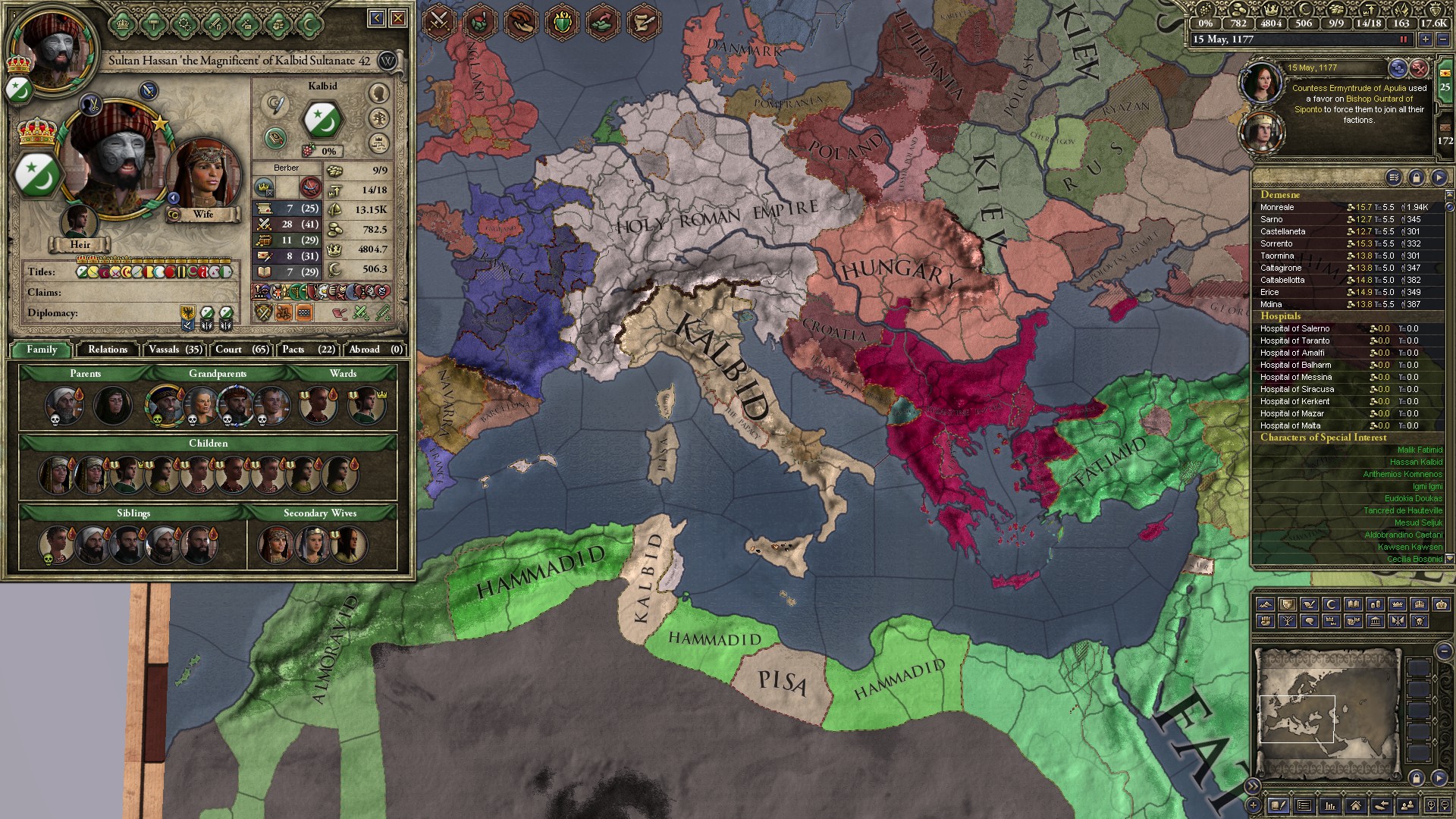This screenshot has height=819, width=1456.
Task: Dismiss the message with the red envelope X
Action: coord(1419,69)
